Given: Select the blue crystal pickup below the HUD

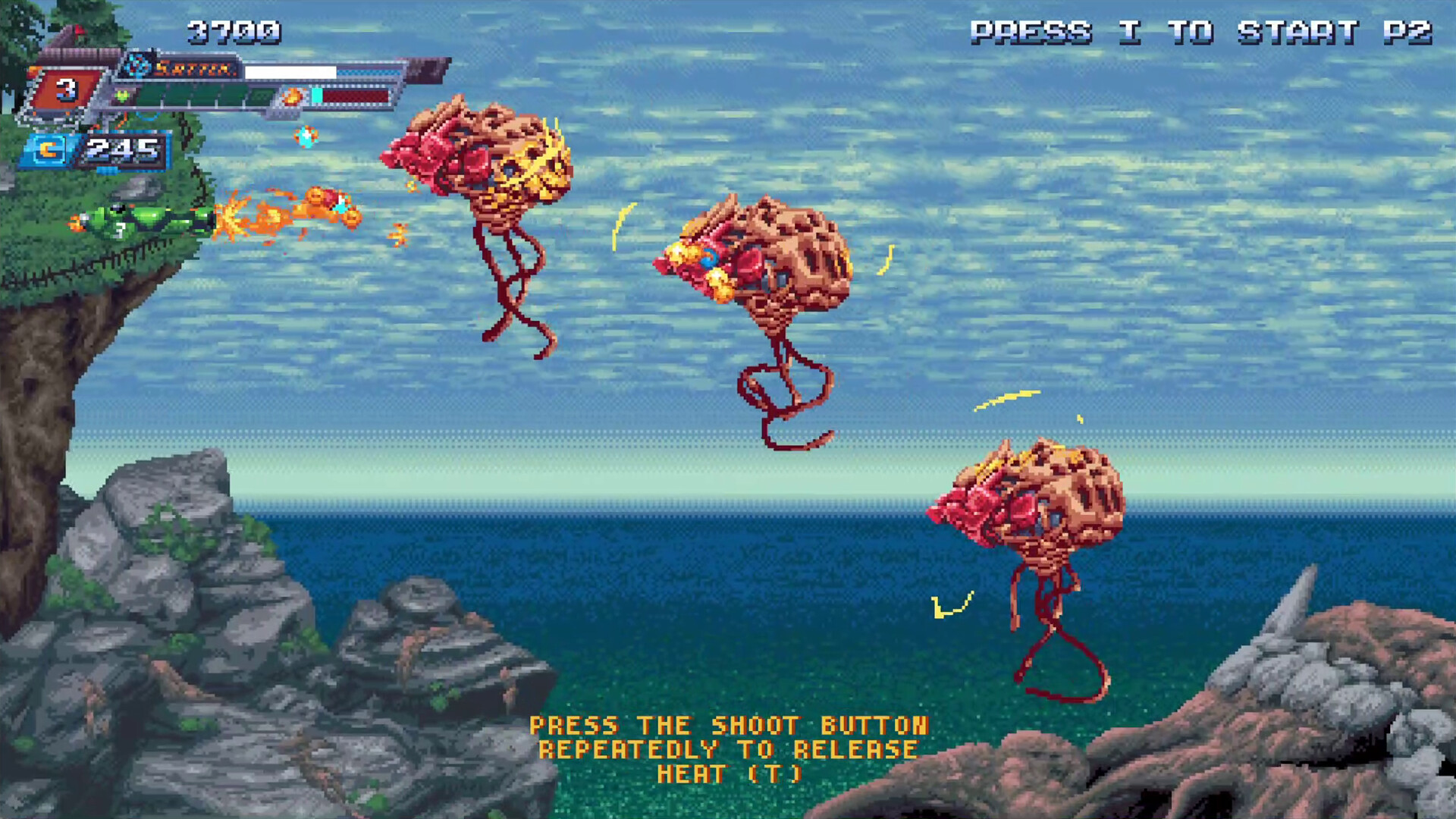Looking at the screenshot, I should point(306,138).
